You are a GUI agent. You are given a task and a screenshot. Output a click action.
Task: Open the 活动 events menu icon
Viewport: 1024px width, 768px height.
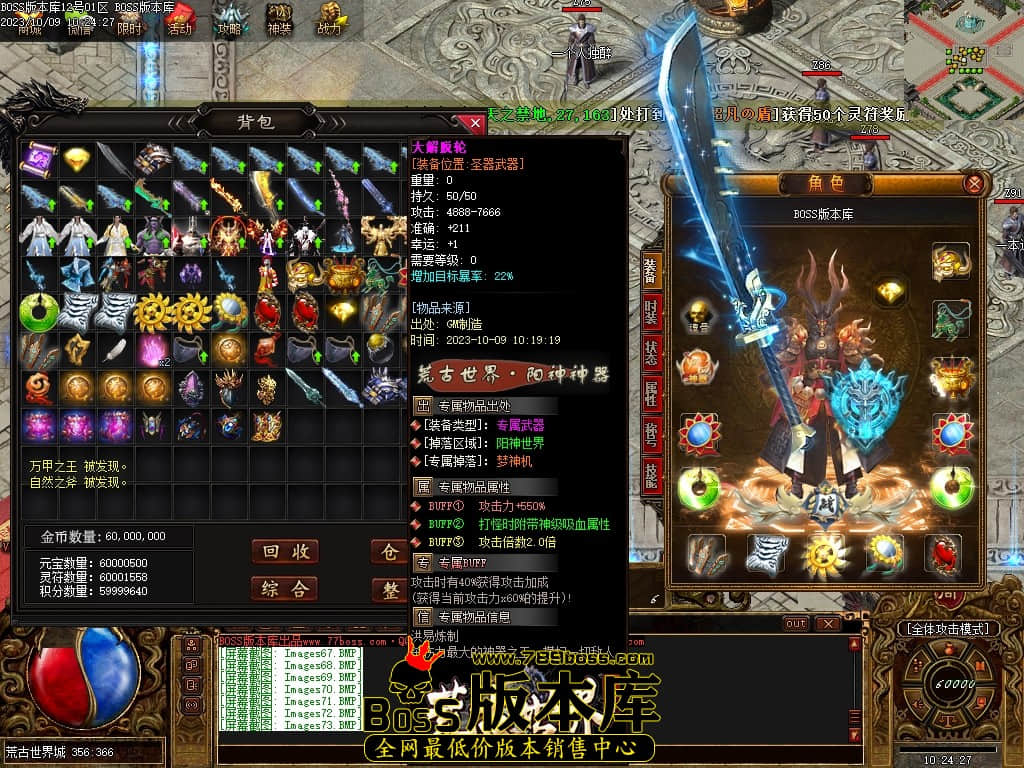pos(180,19)
